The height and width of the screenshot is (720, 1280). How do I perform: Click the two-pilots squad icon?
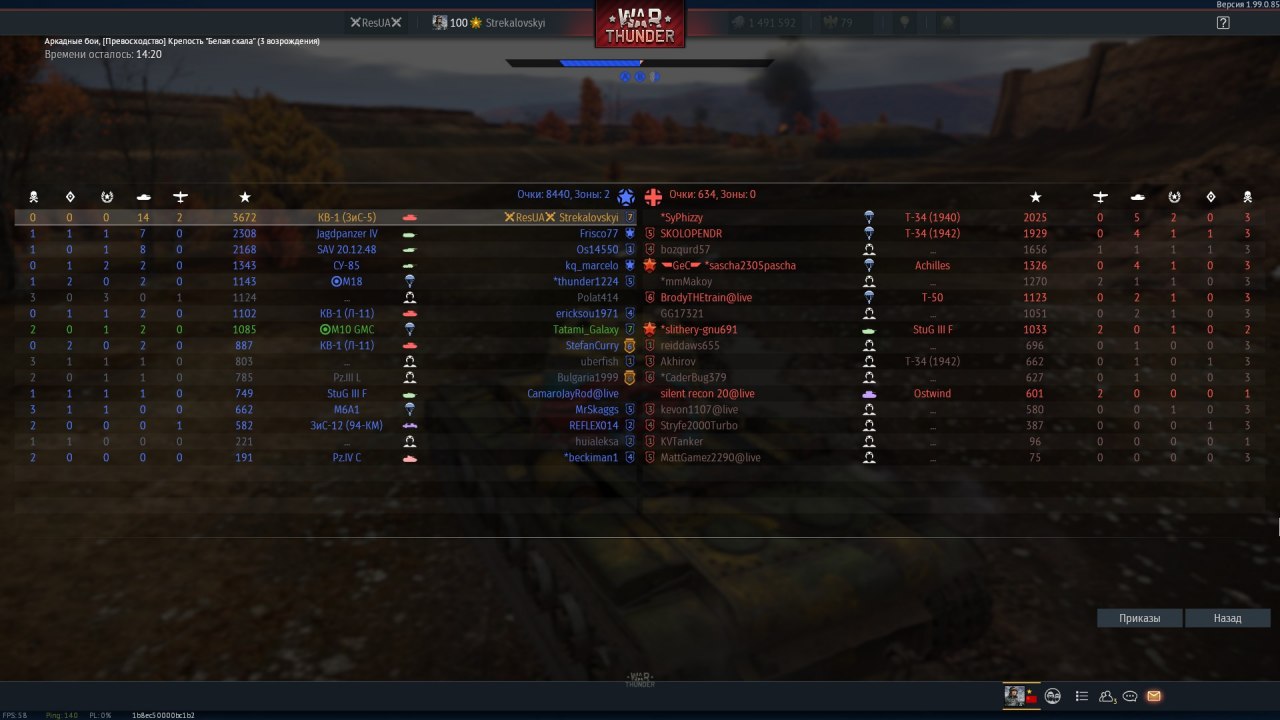click(x=1053, y=696)
